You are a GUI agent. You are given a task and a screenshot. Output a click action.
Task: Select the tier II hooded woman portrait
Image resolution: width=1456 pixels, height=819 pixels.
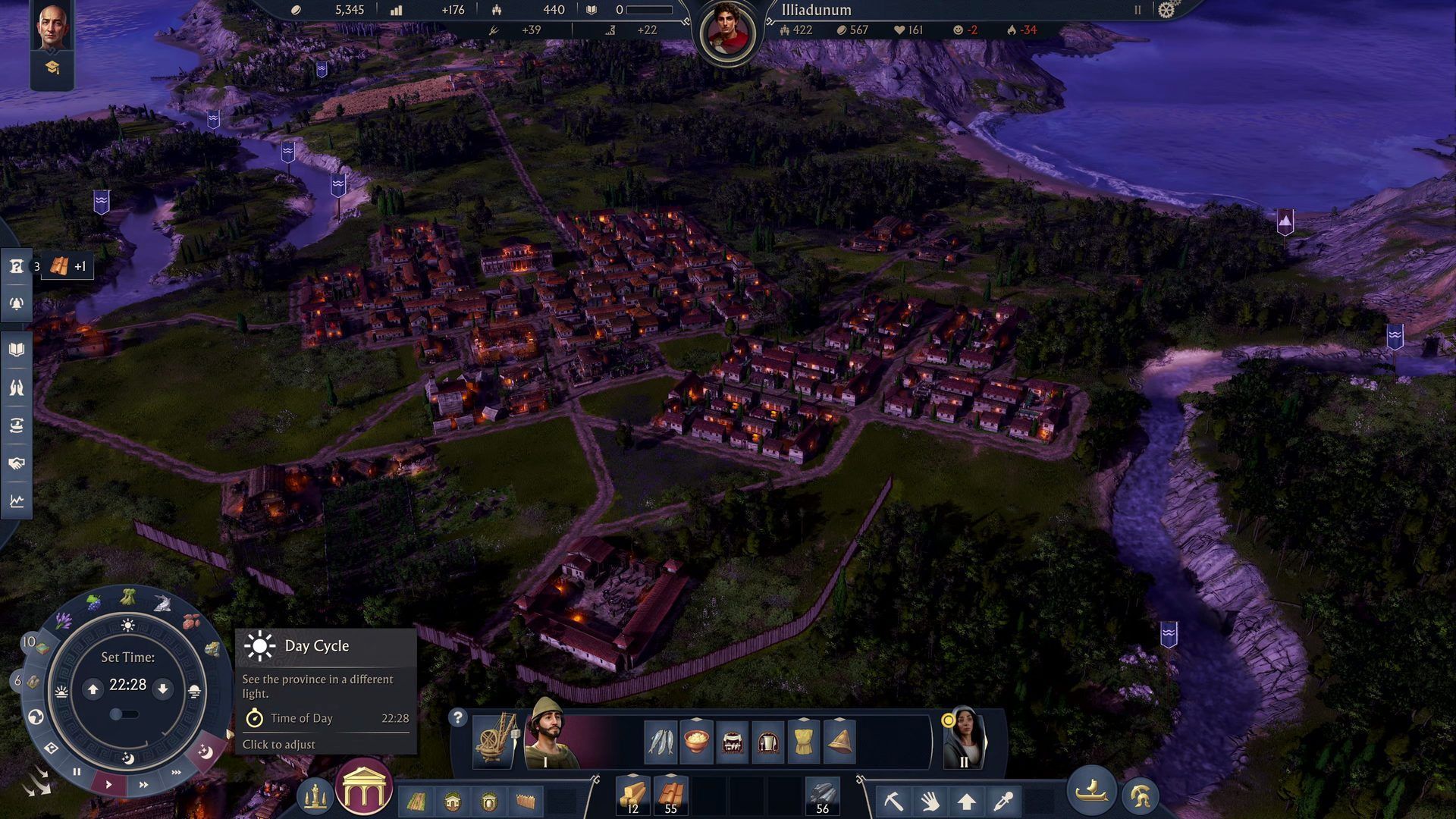coord(963,739)
